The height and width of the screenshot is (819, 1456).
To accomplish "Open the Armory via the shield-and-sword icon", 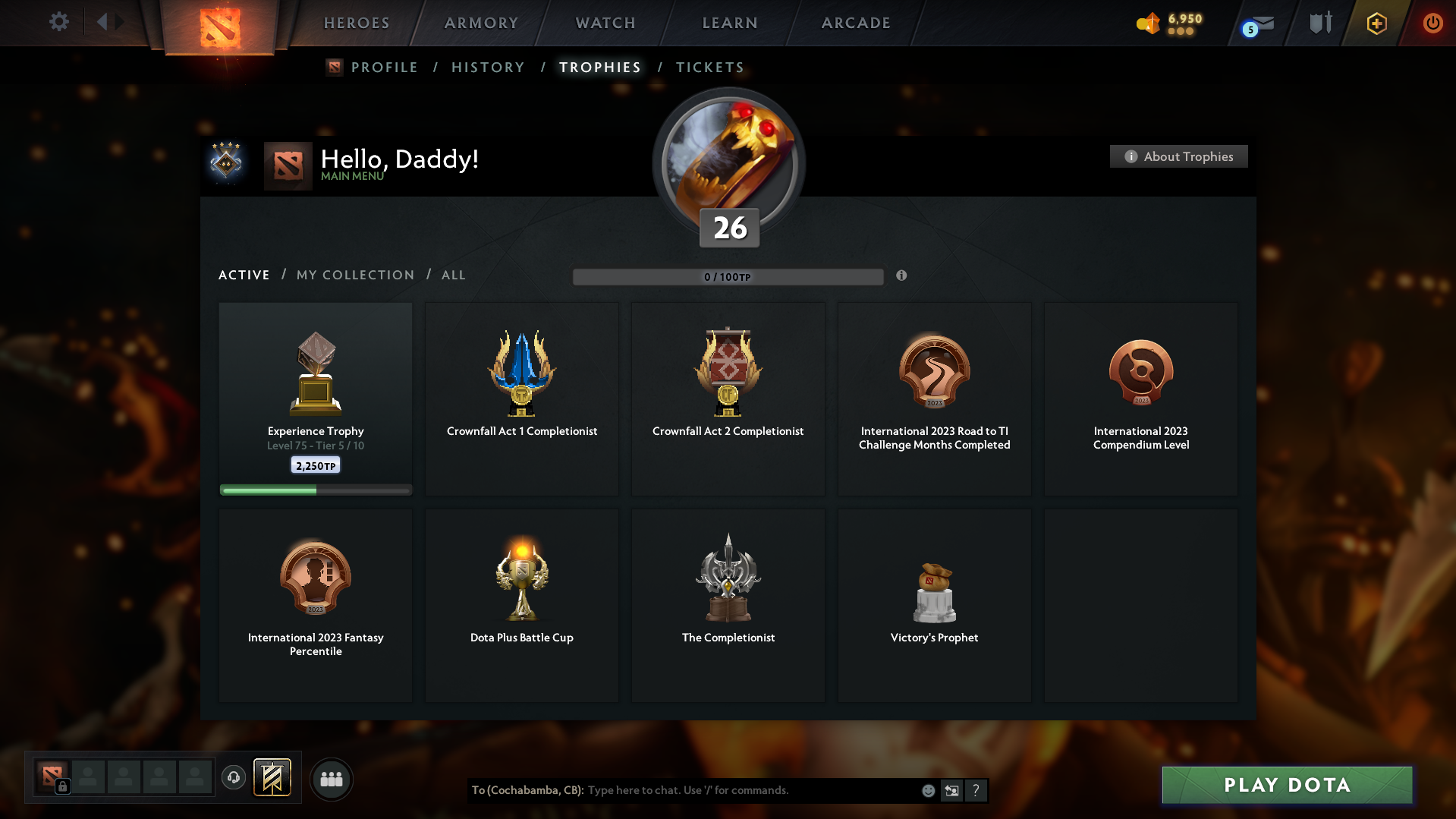I will coord(1320,23).
